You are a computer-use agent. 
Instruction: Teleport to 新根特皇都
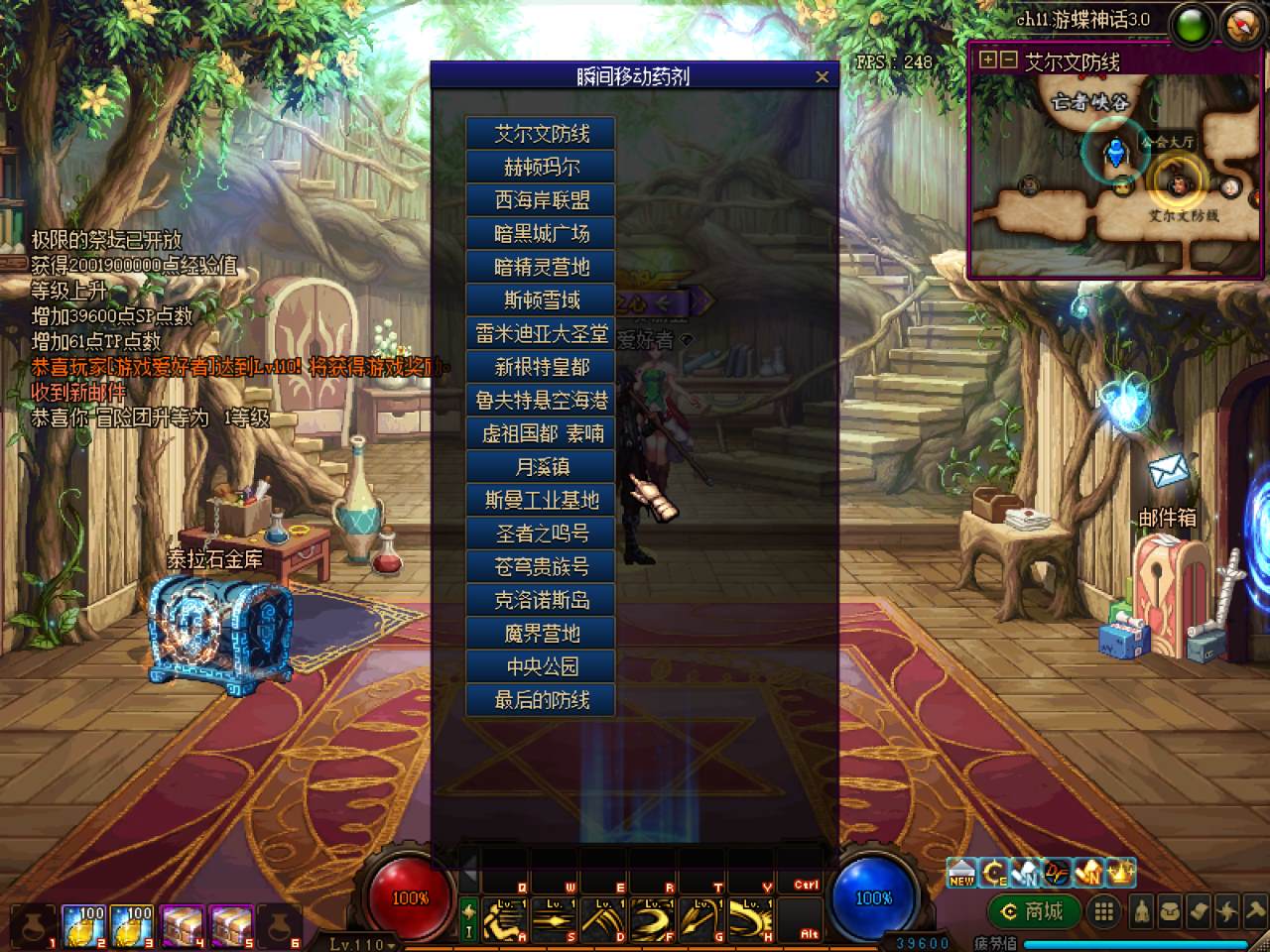pos(541,367)
